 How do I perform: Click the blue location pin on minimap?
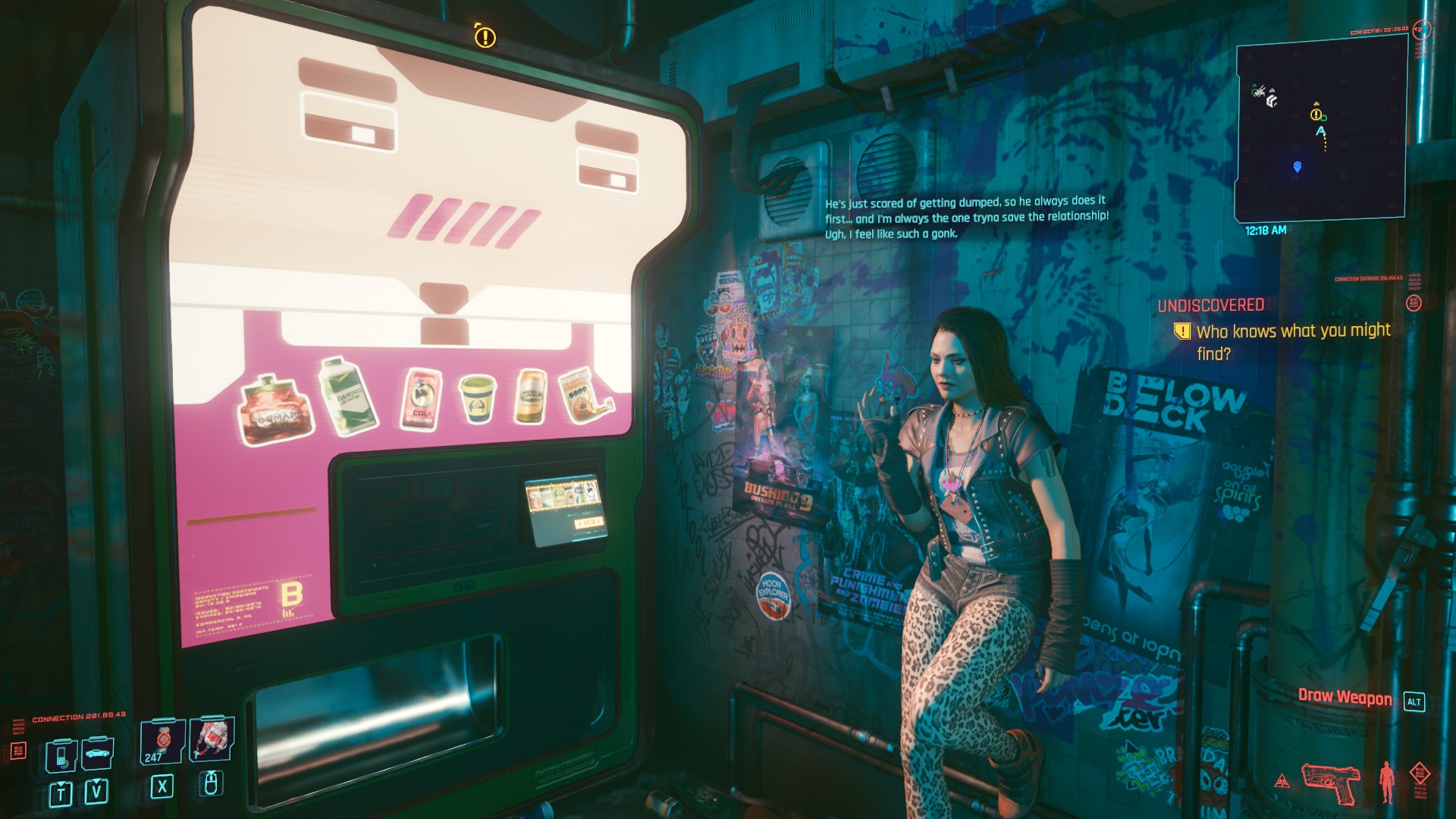[x=1297, y=167]
